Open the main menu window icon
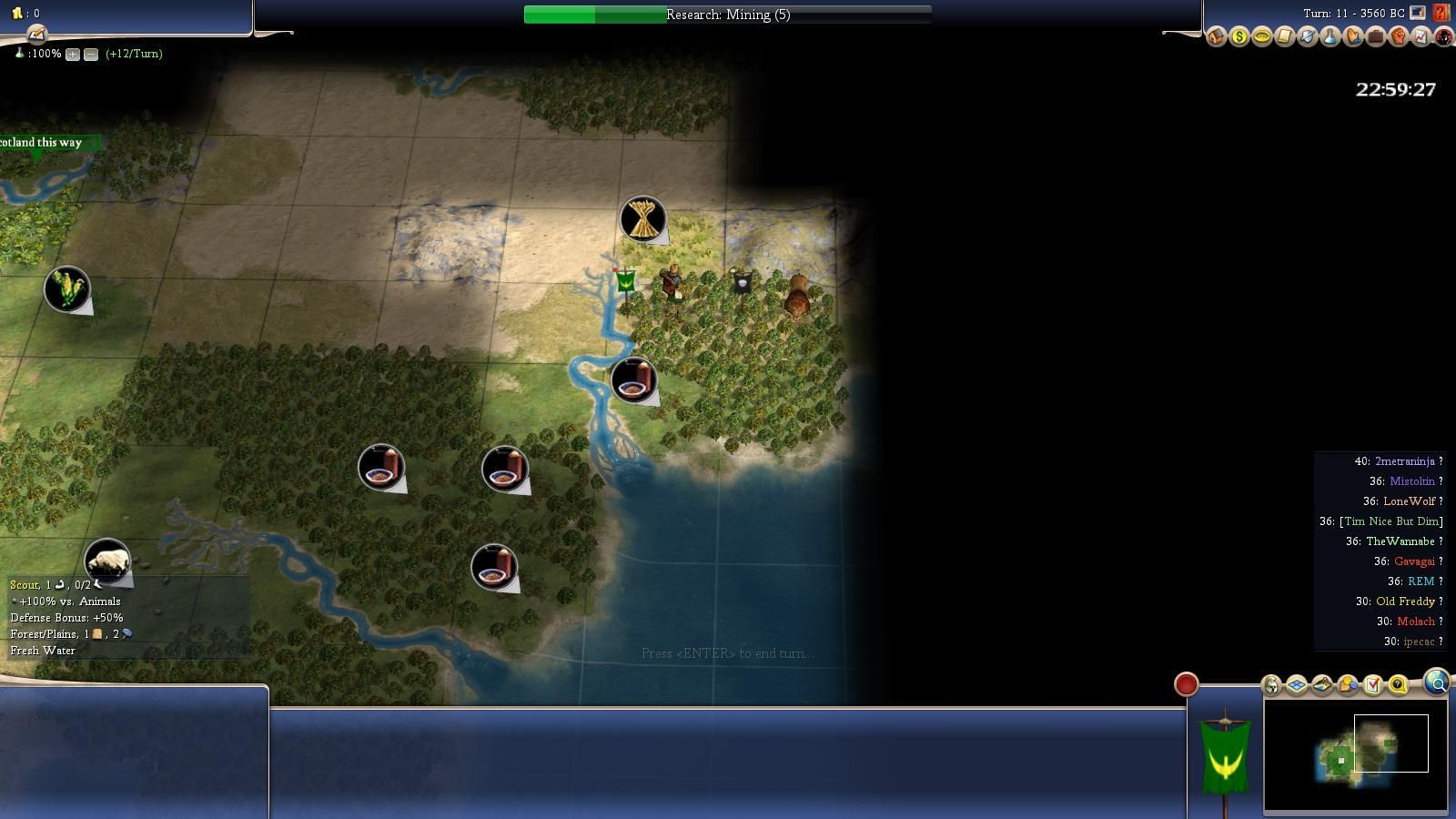Screen dimensions: 1456x819 pyautogui.click(x=1418, y=13)
